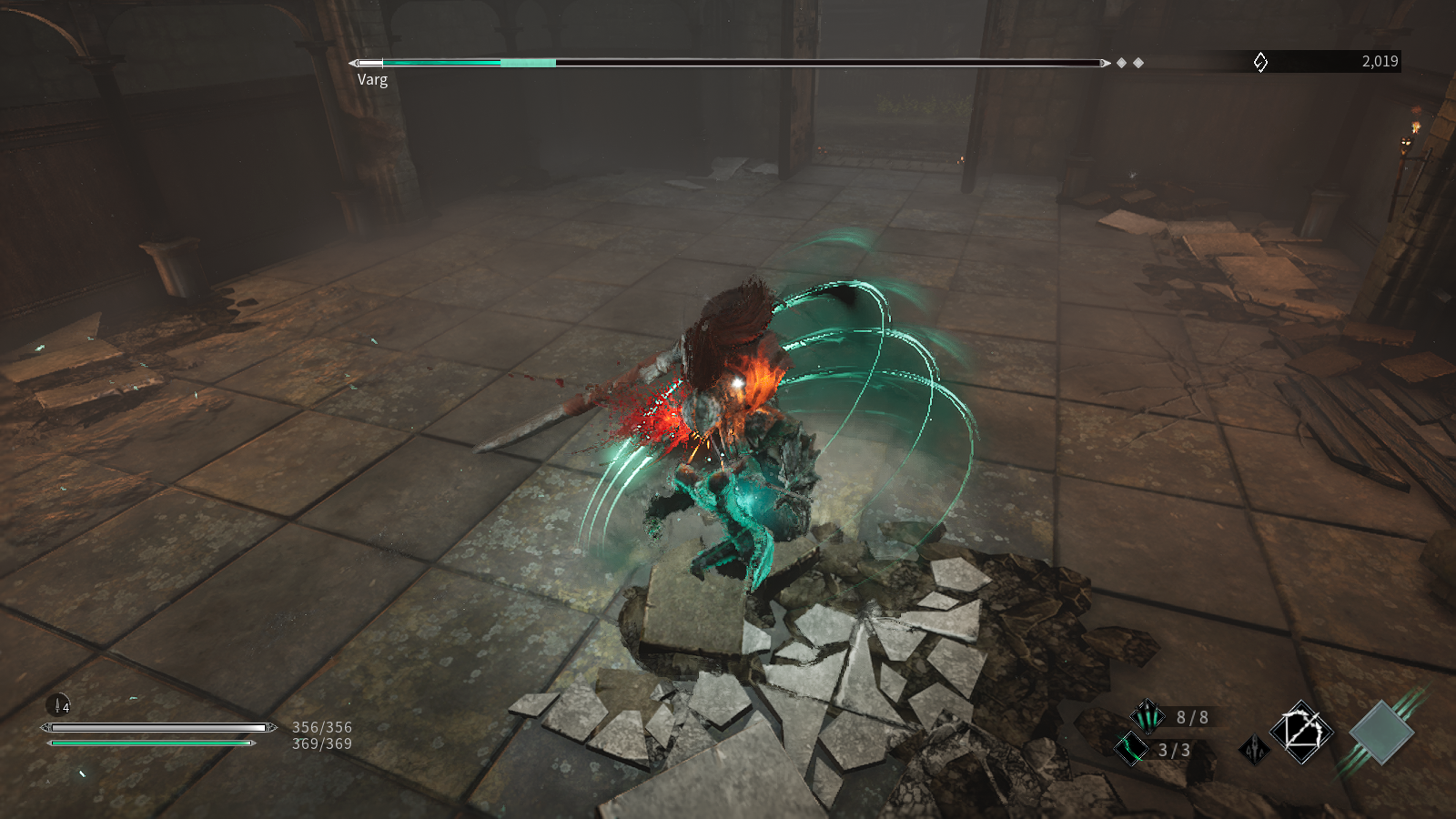Activate the bow plague weapon icon
The width and height of the screenshot is (1456, 819).
click(x=1302, y=731)
